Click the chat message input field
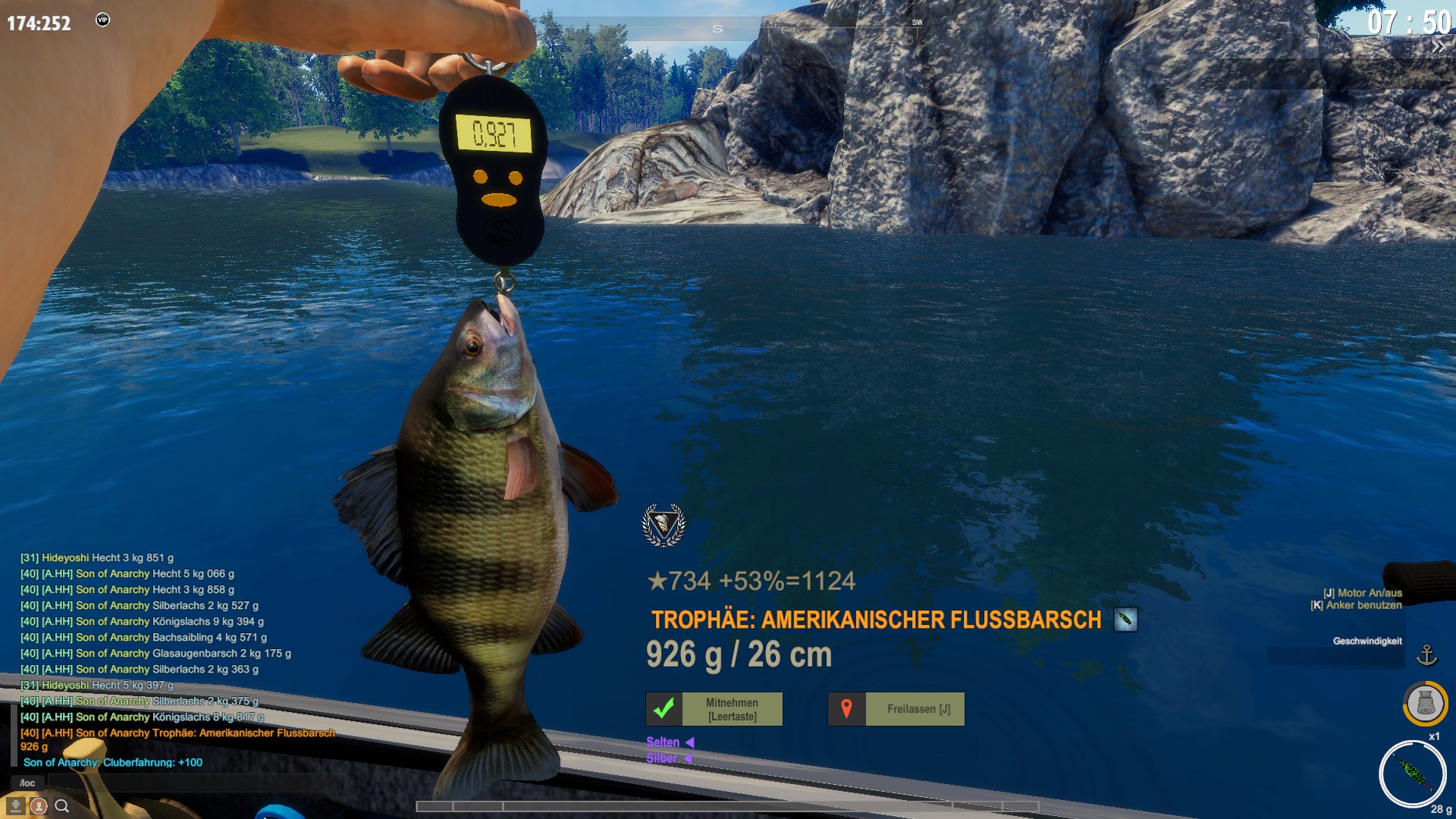Viewport: 1456px width, 819px height. (x=190, y=783)
